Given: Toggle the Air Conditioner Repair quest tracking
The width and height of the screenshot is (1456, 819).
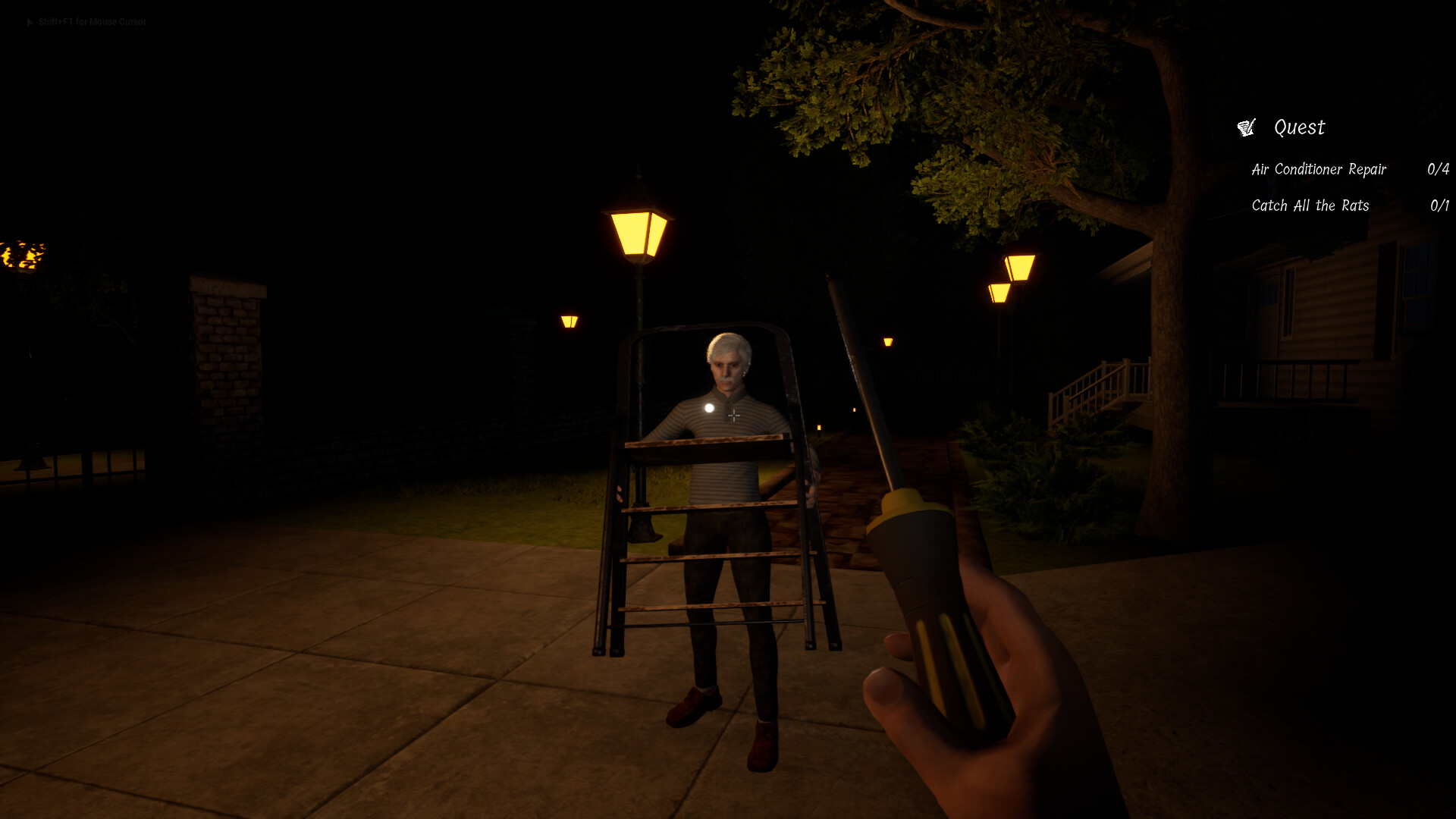Looking at the screenshot, I should [1319, 169].
